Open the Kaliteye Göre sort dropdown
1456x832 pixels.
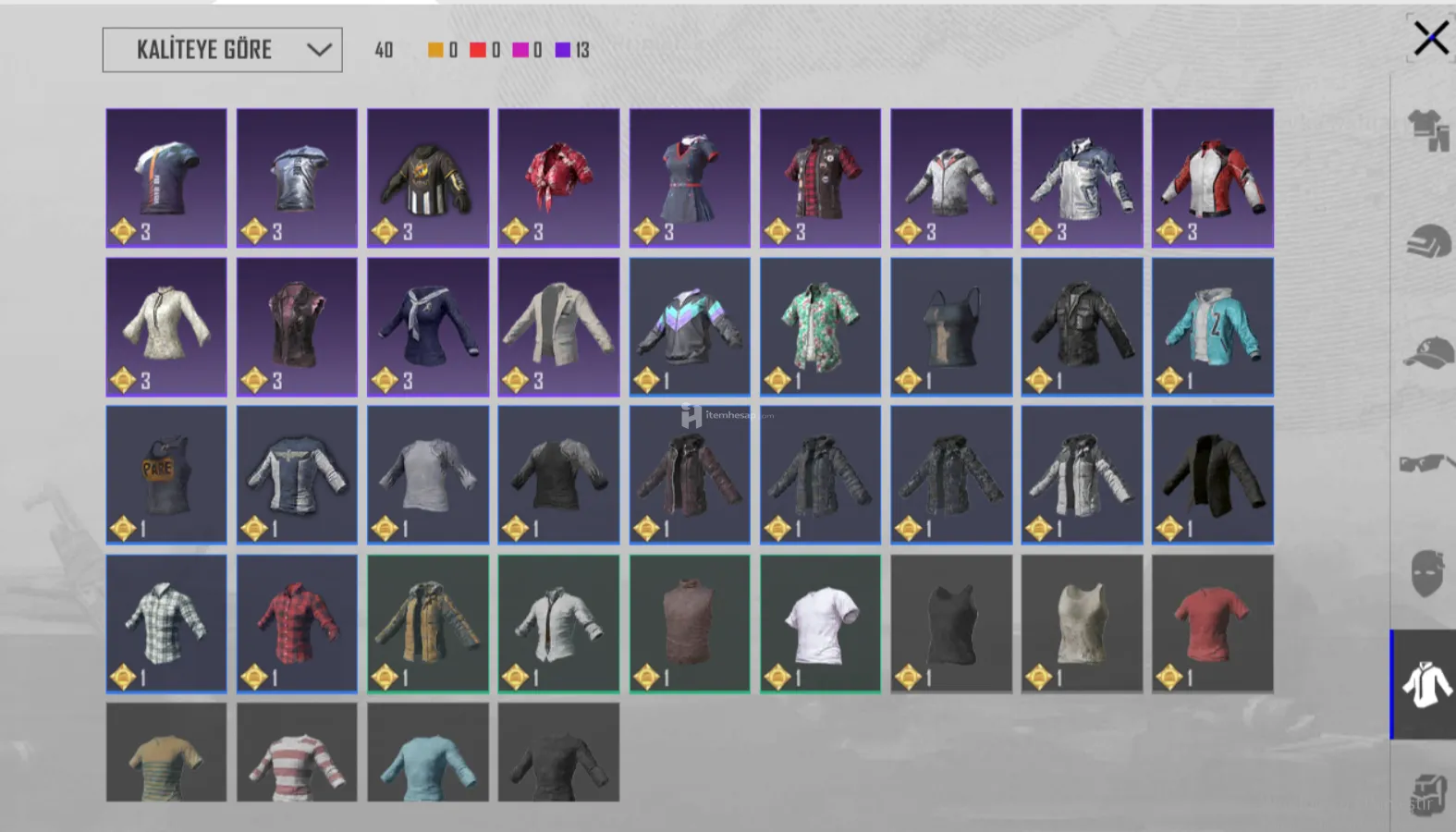222,50
